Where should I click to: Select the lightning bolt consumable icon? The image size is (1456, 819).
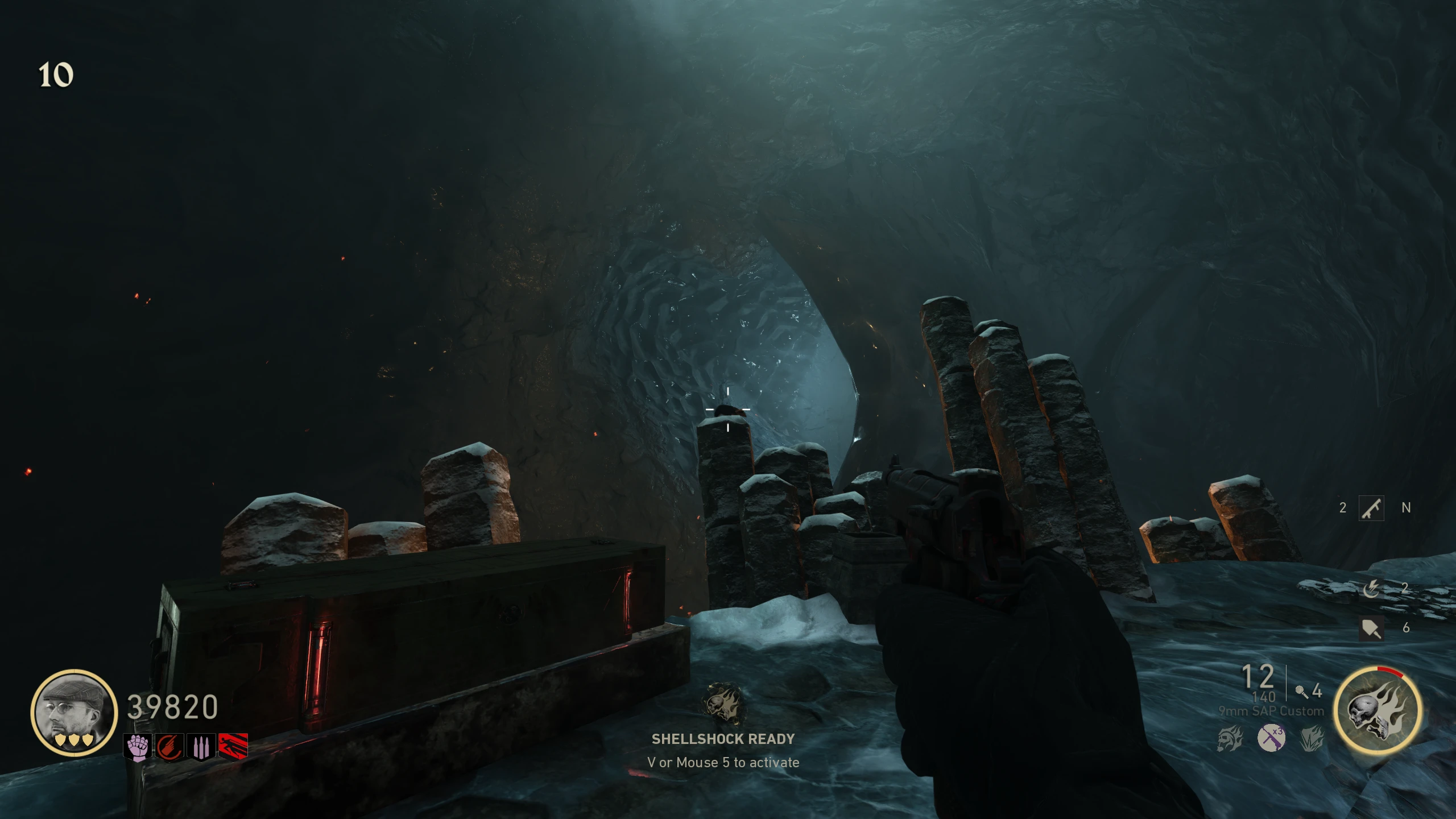point(1371,589)
